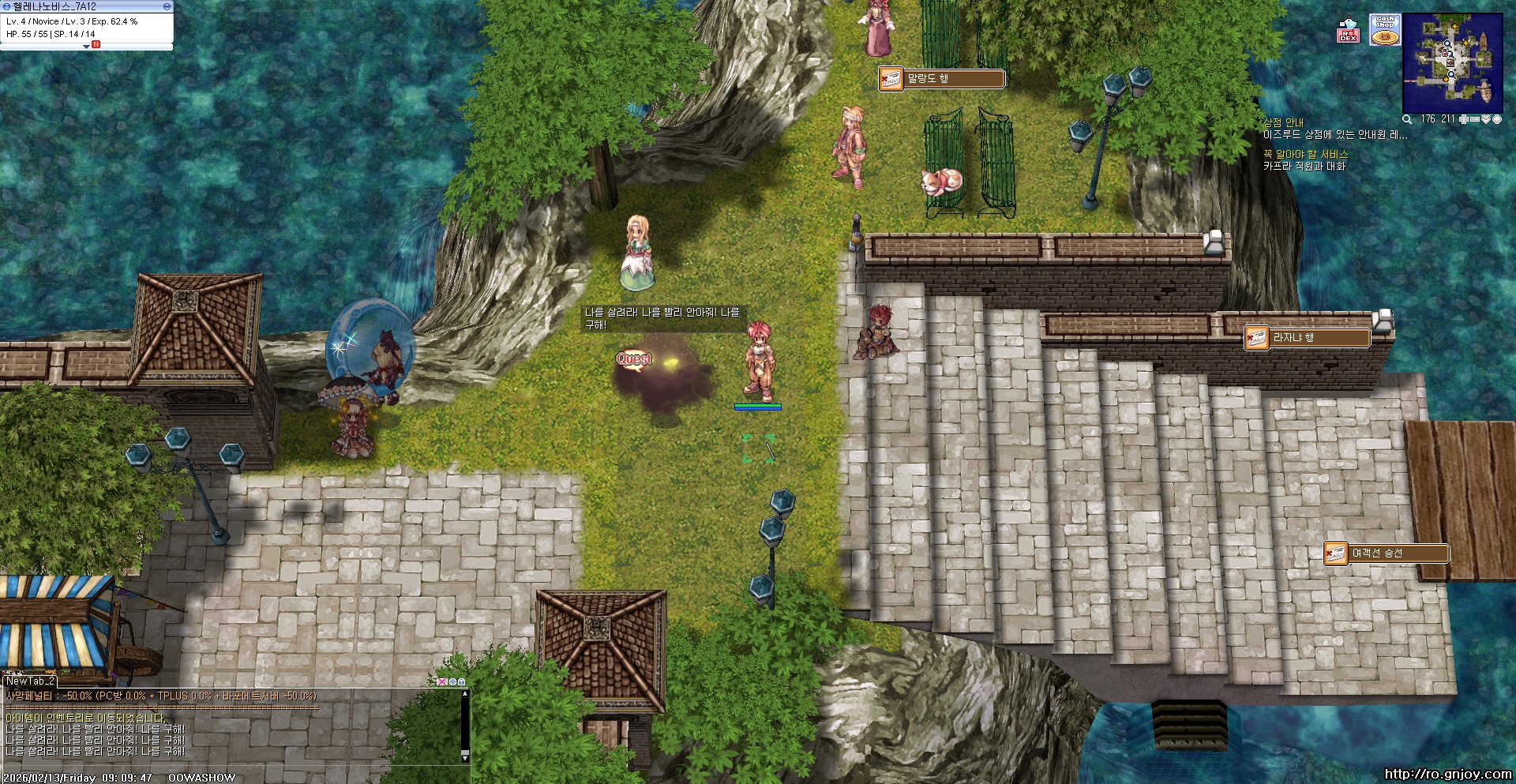Click the round minimap button beside the arrows
The width and height of the screenshot is (1516, 784).
pos(1496,119)
